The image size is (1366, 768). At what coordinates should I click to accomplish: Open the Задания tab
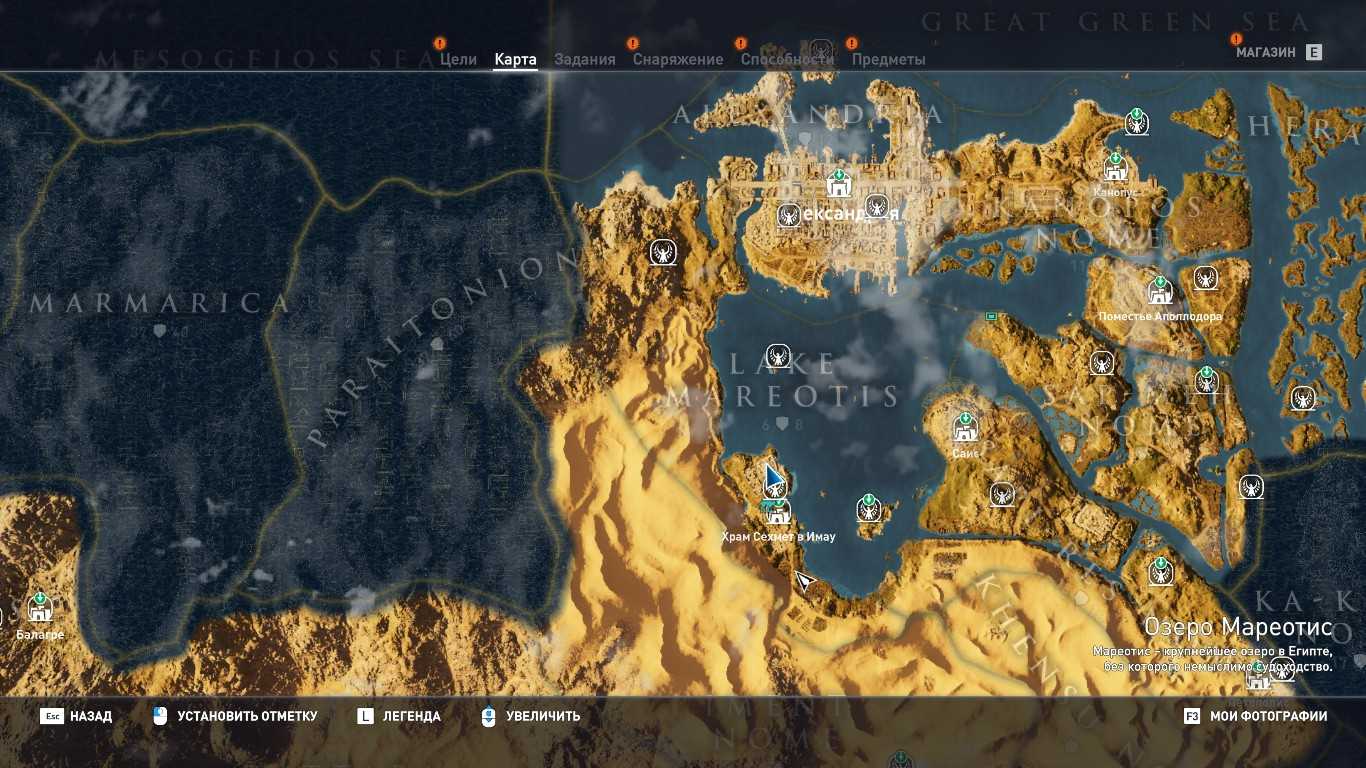(x=585, y=59)
